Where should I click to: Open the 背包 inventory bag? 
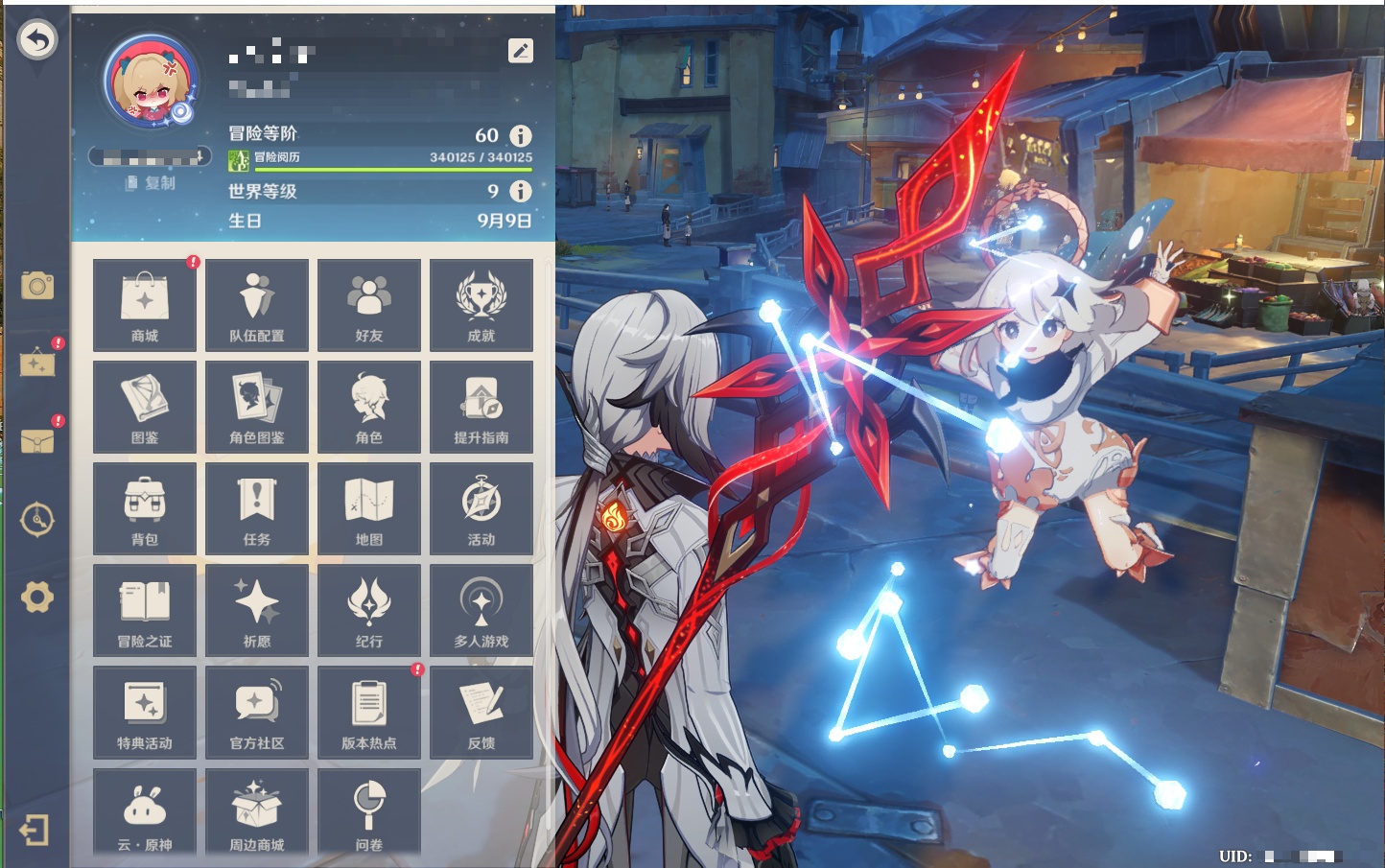pos(145,508)
